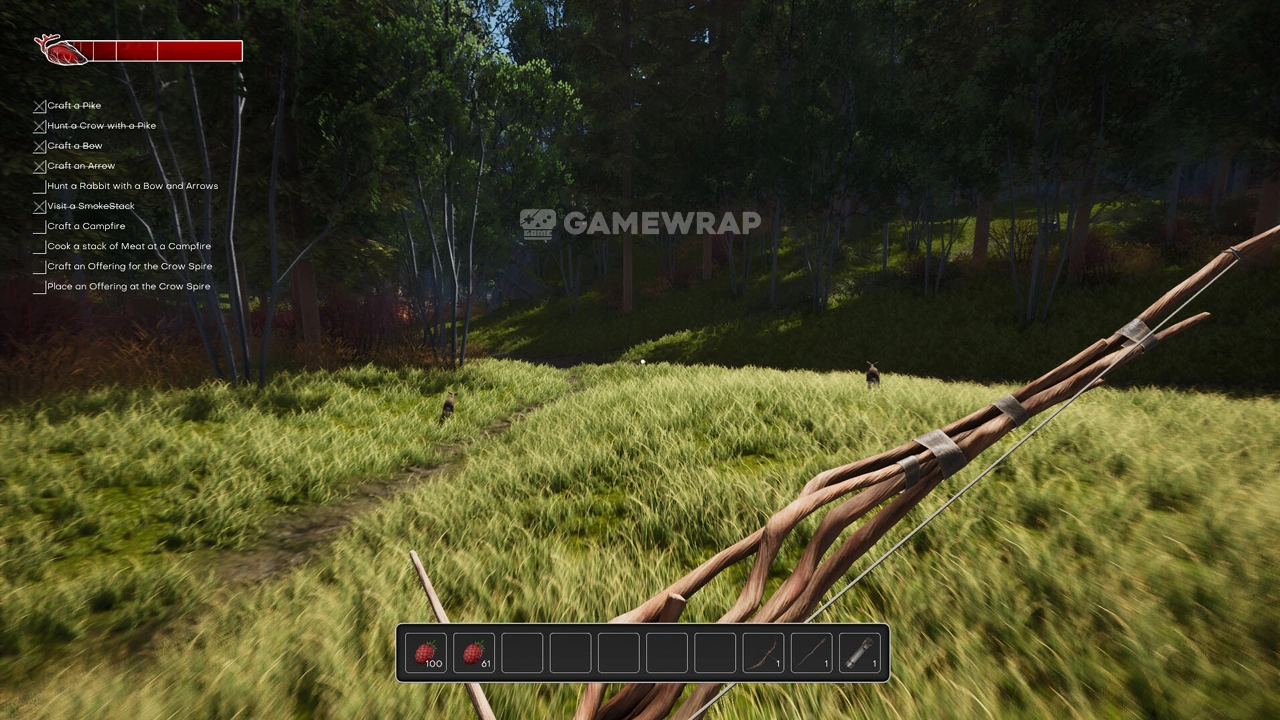Click the 'Craft a Campfire' objective

[x=86, y=226]
